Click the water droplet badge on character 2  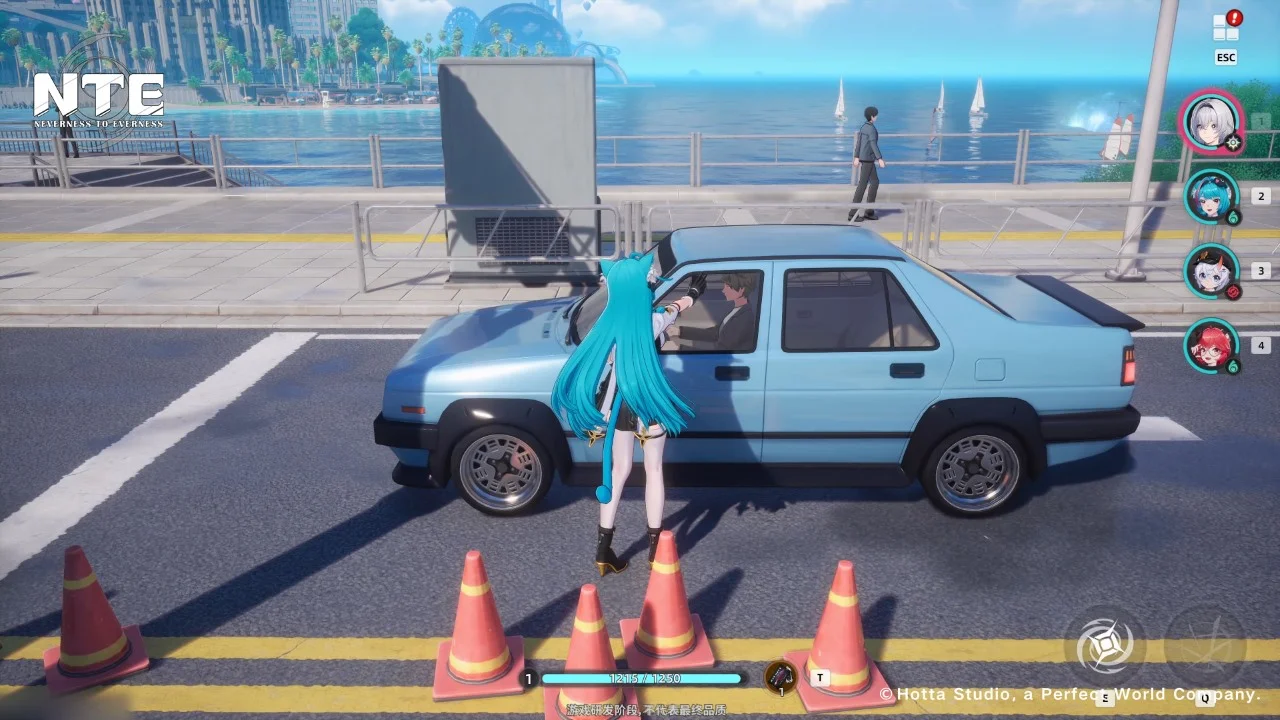(x=1233, y=218)
